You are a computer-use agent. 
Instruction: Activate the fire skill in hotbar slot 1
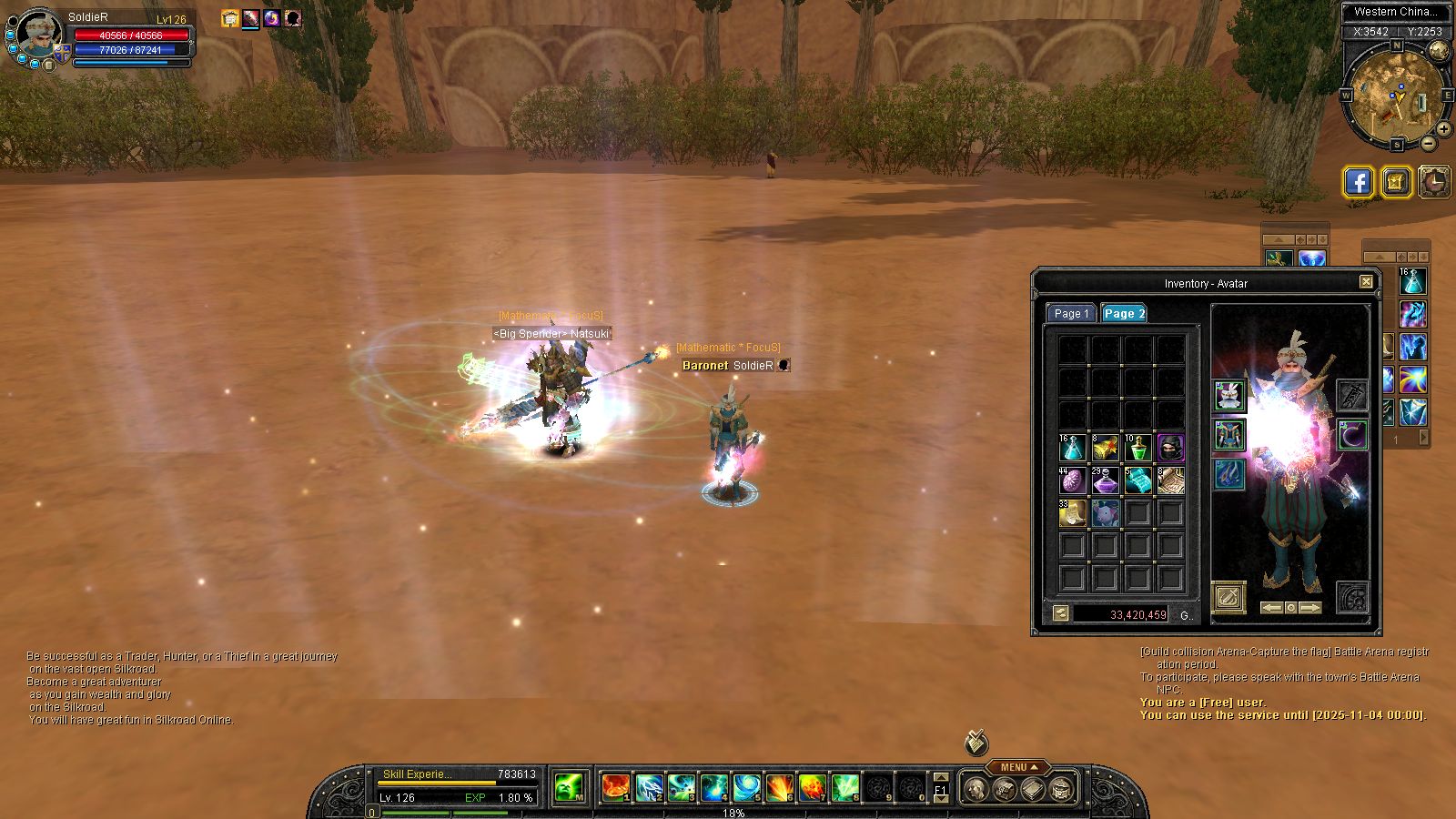pyautogui.click(x=616, y=787)
